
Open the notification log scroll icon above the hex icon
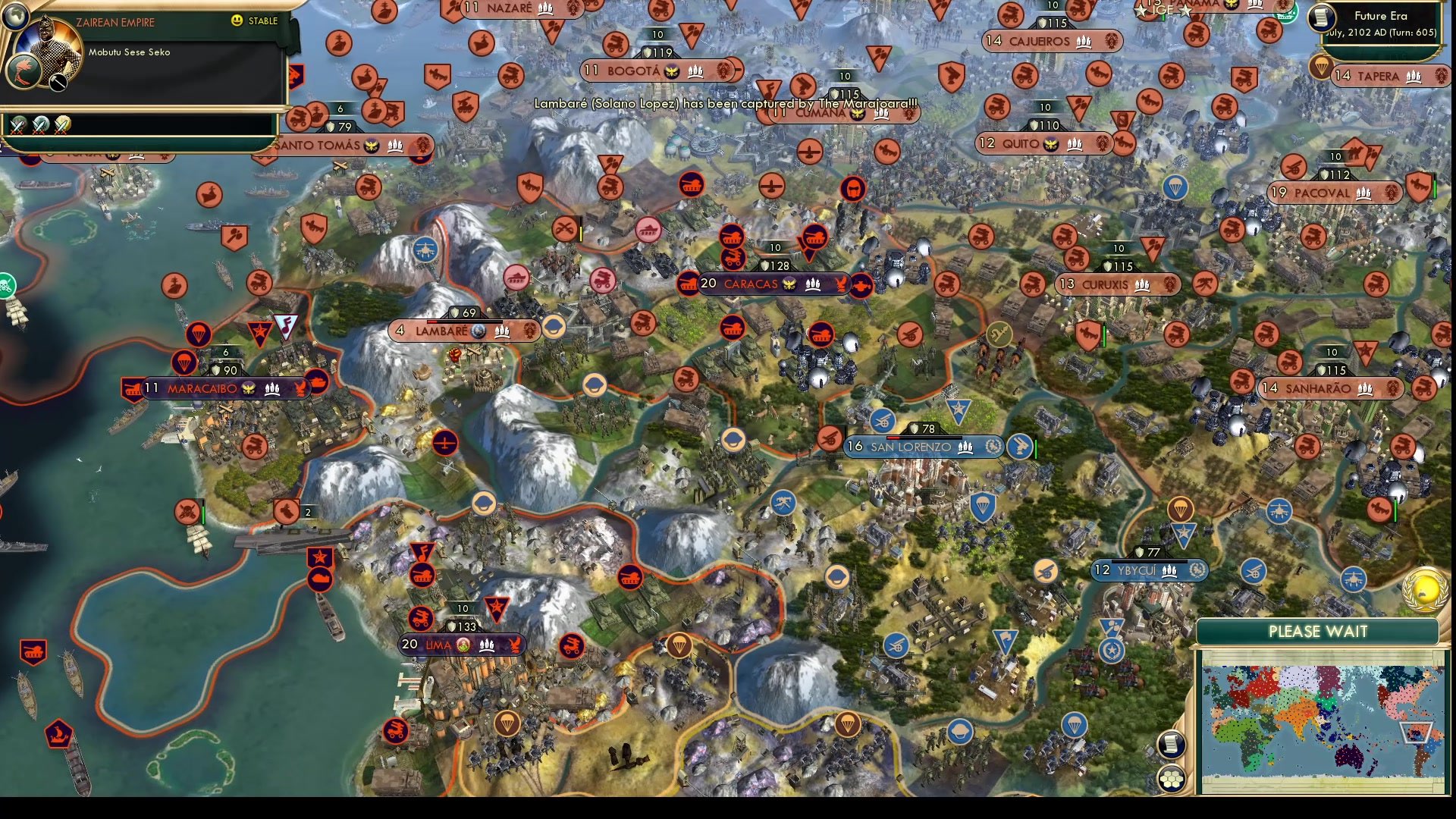coord(1170,744)
